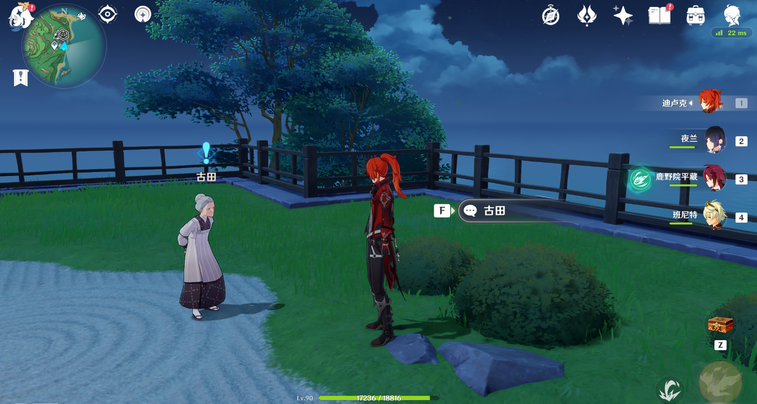Viewport: 757px width, 404px height.
Task: Activate the winged sprint ability icon
Action: pos(669,390)
